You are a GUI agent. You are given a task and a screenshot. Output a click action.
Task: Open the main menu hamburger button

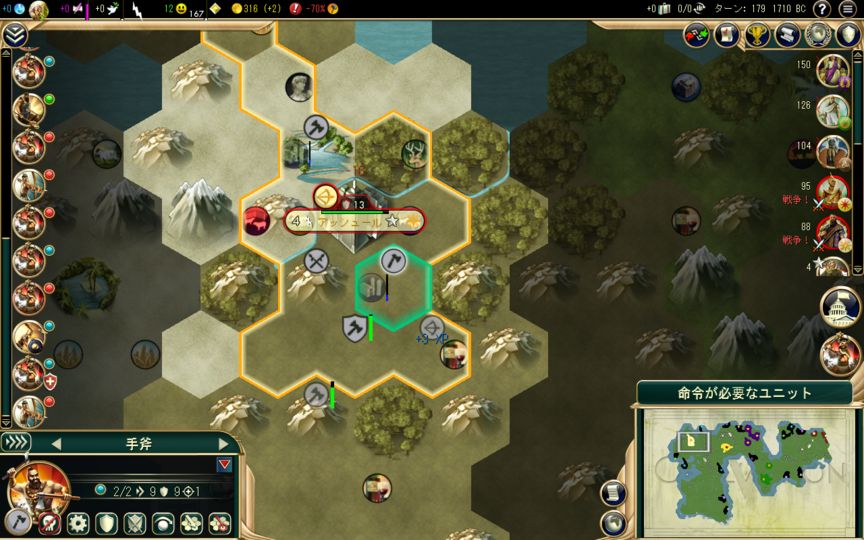tap(848, 9)
